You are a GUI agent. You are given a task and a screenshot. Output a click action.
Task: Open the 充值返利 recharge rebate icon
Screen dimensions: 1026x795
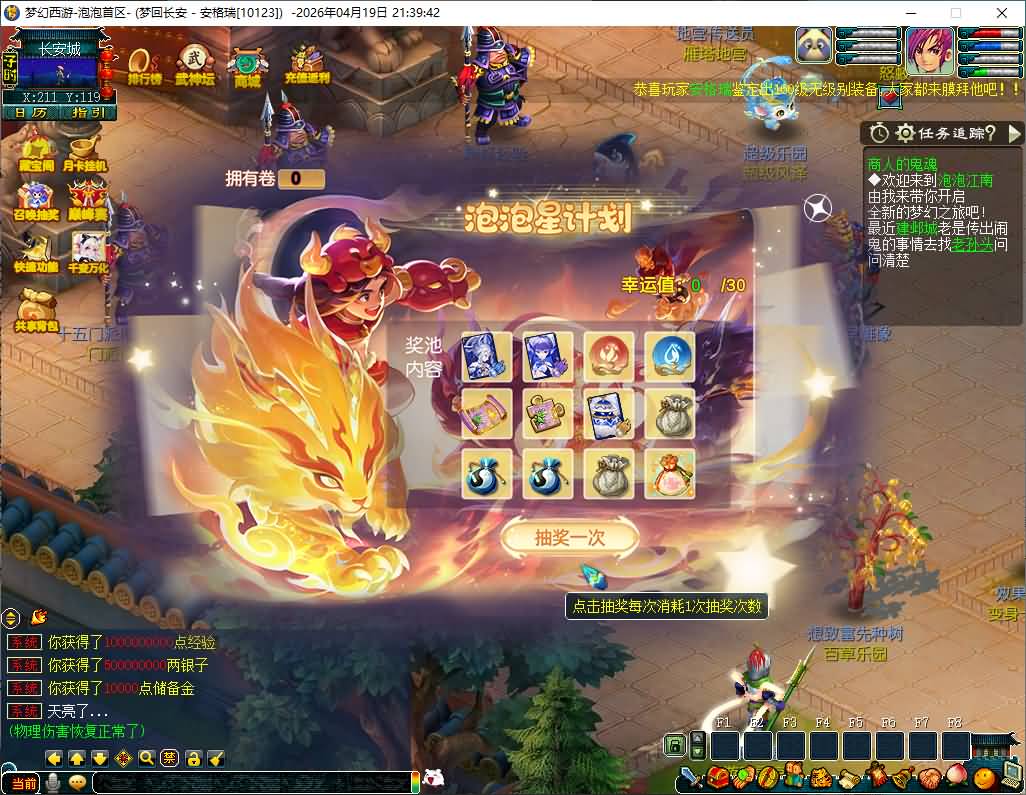tap(306, 63)
